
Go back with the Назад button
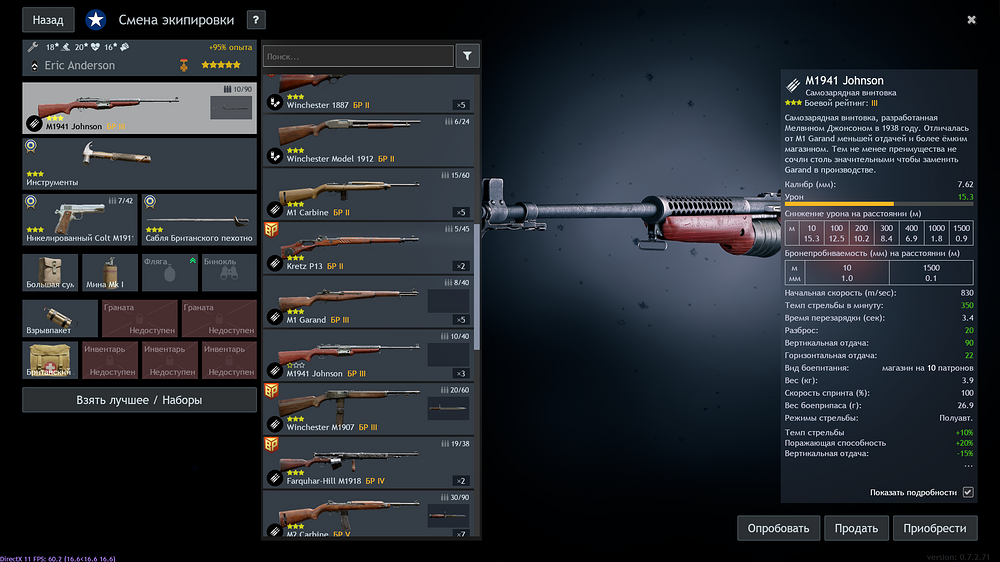[x=48, y=19]
